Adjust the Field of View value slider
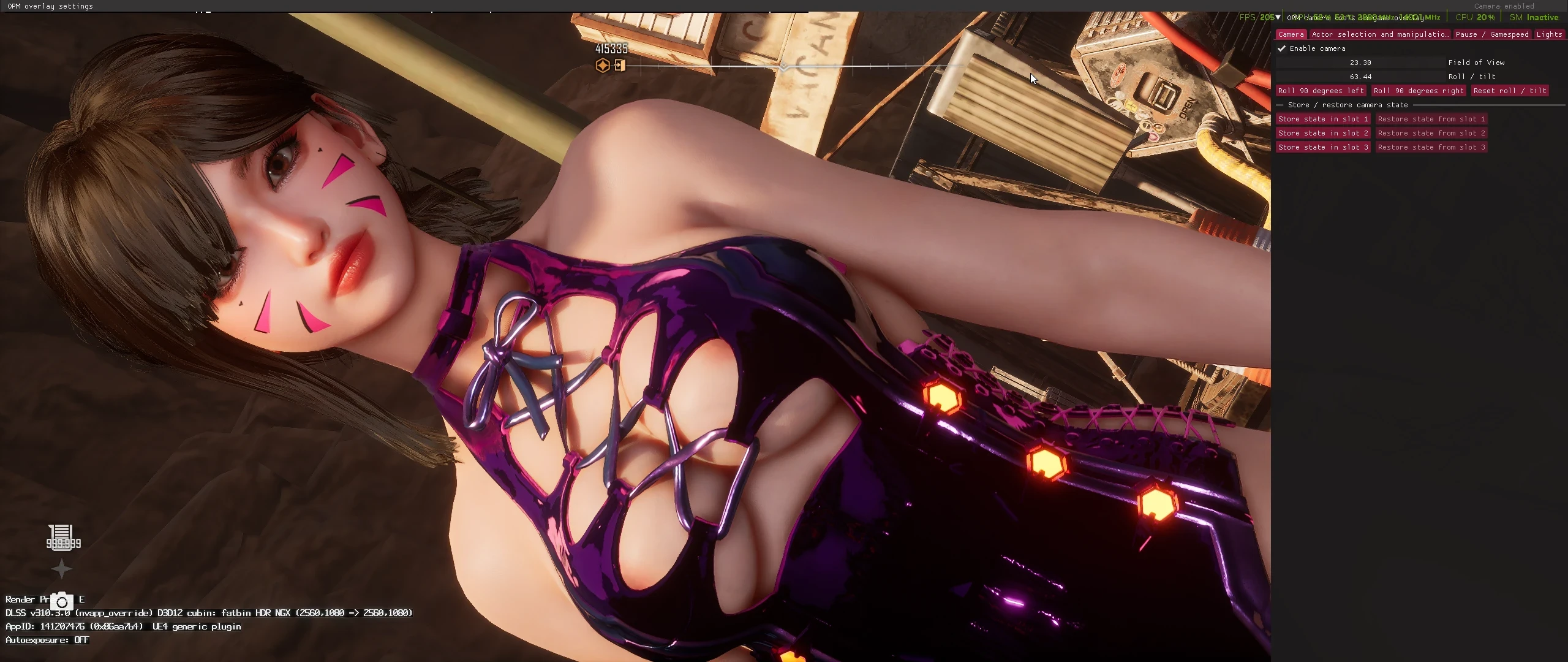1568x662 pixels. pos(1360,62)
